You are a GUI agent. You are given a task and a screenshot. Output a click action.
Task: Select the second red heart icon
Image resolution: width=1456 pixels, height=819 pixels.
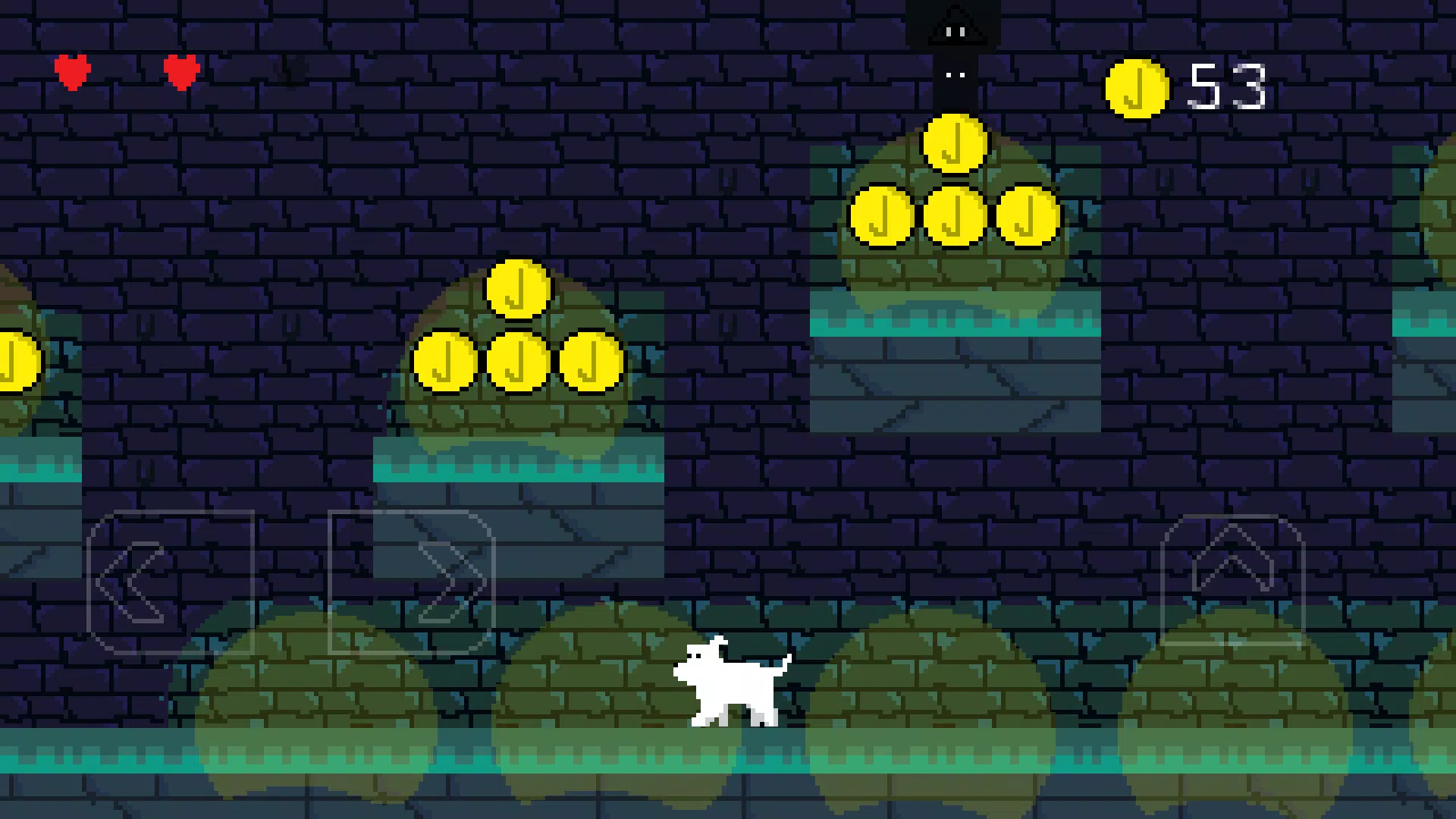tap(180, 73)
